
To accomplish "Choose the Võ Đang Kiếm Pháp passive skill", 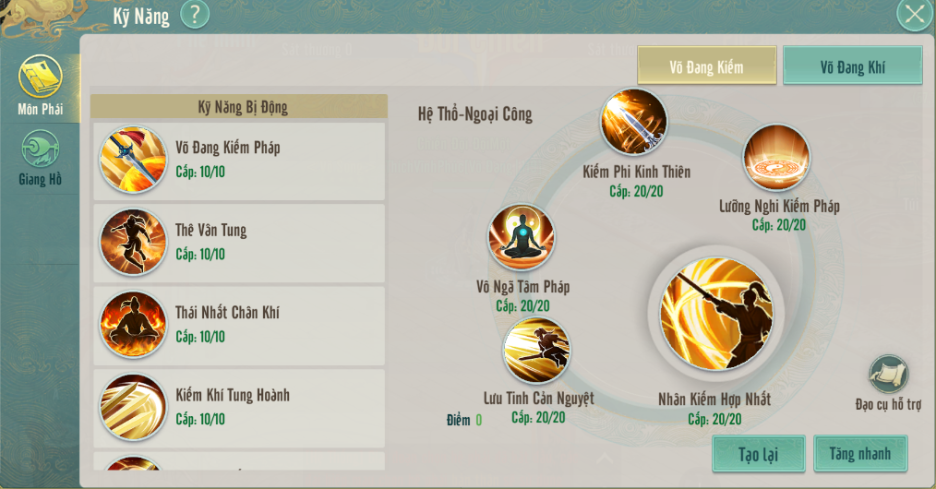I will pos(238,161).
